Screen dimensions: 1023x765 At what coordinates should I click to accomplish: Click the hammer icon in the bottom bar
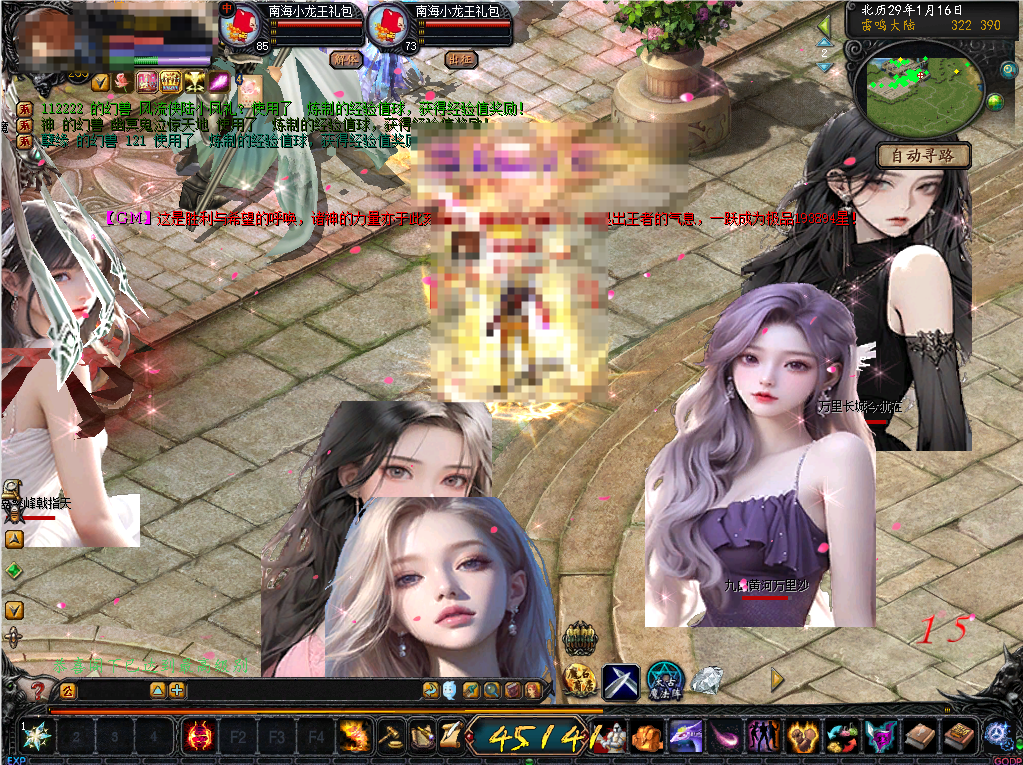tap(391, 738)
